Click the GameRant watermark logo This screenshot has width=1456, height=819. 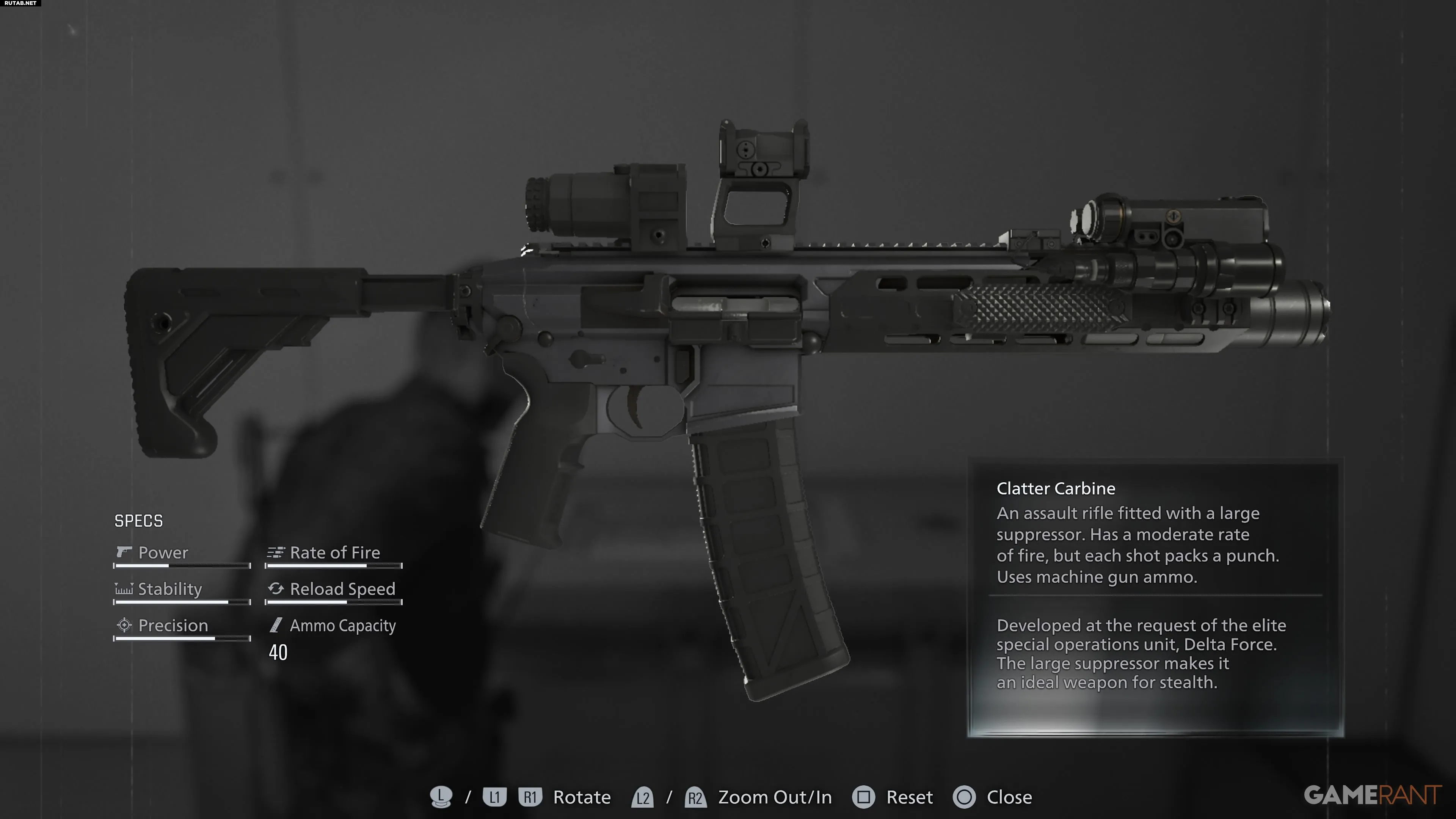point(1372,795)
